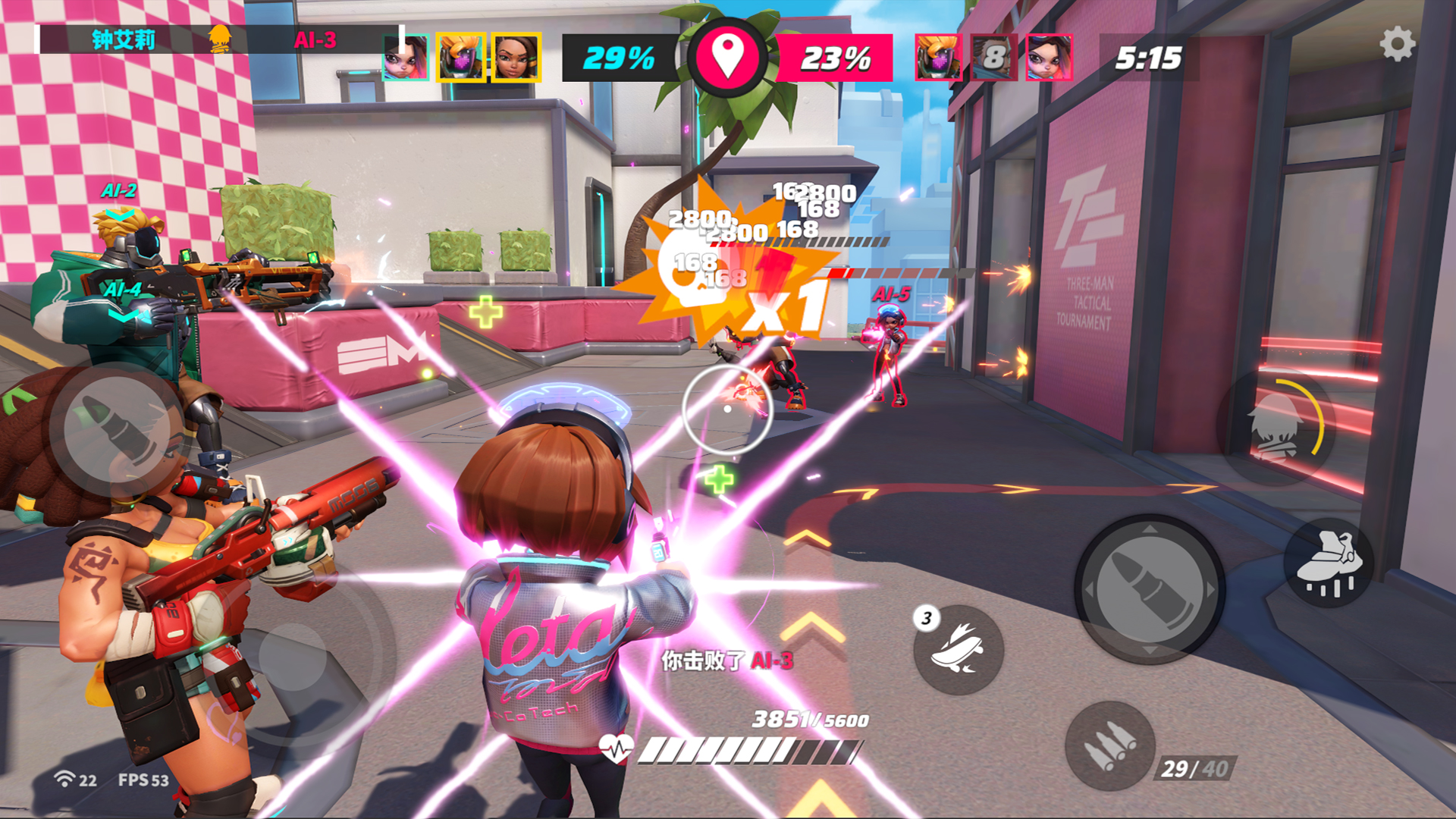Screen dimensions: 1456x819
Task: Reload with the three-bullets ammo button
Action: tap(1109, 746)
